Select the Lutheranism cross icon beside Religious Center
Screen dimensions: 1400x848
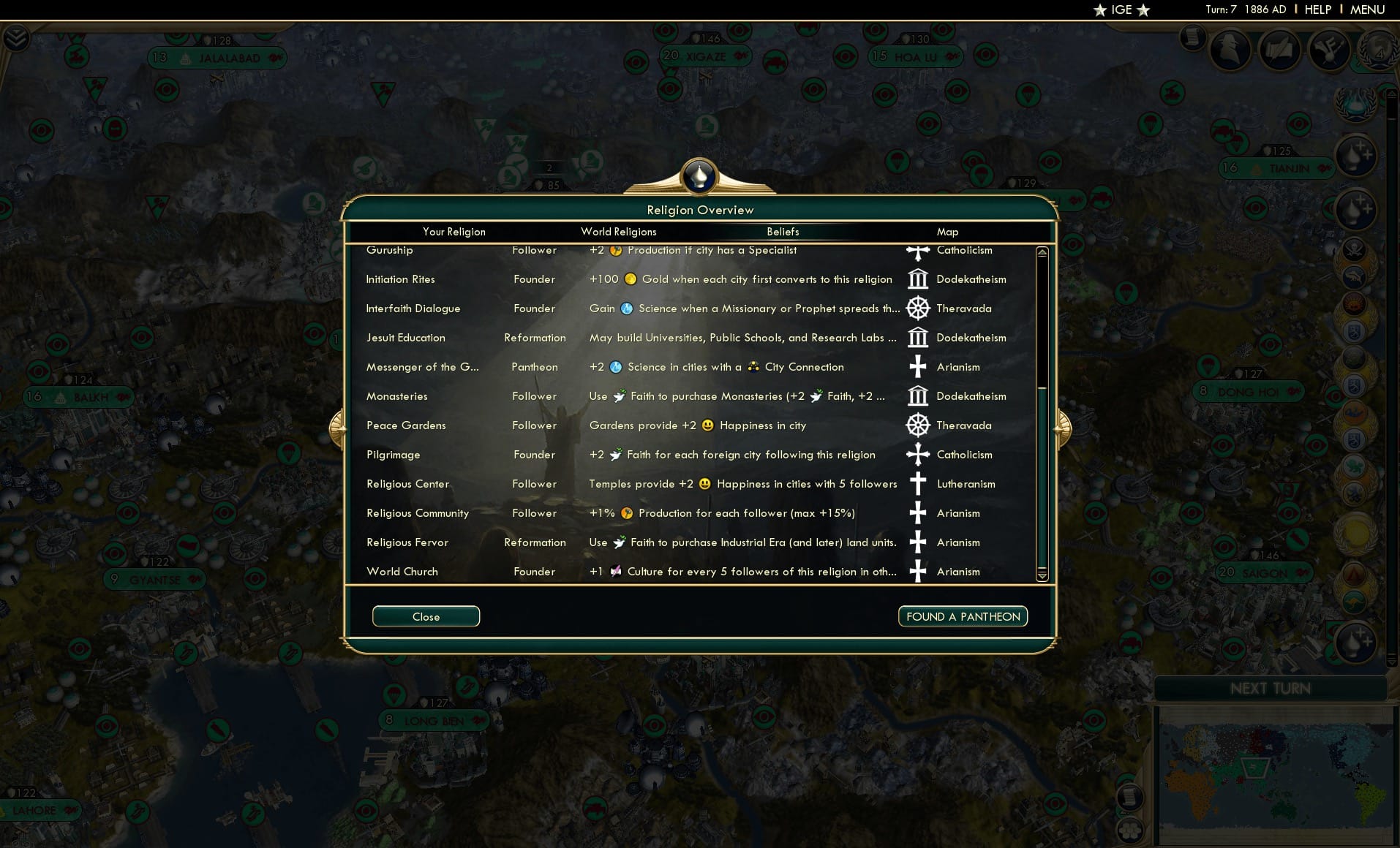[x=918, y=483]
